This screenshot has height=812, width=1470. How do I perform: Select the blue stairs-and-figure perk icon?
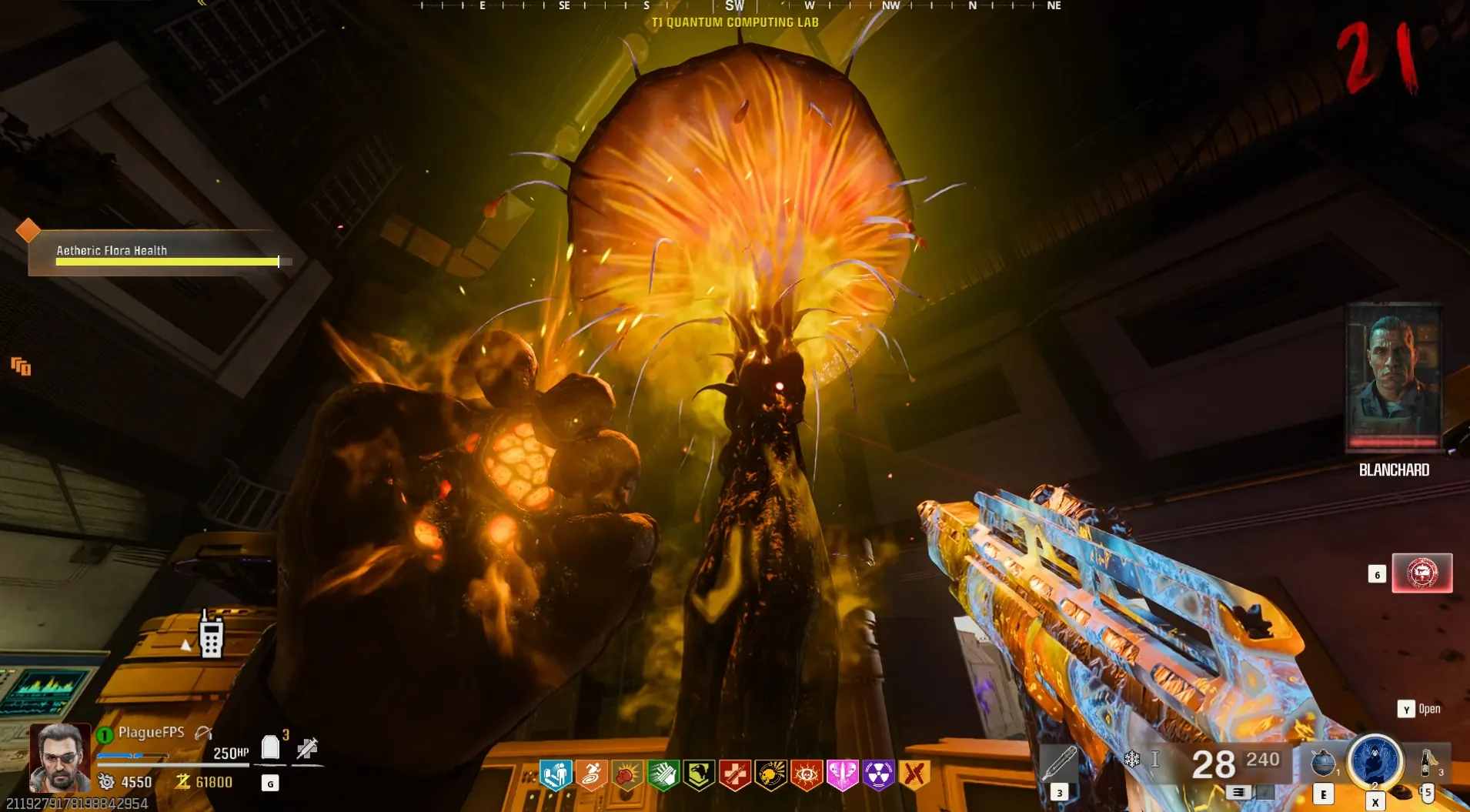click(556, 775)
